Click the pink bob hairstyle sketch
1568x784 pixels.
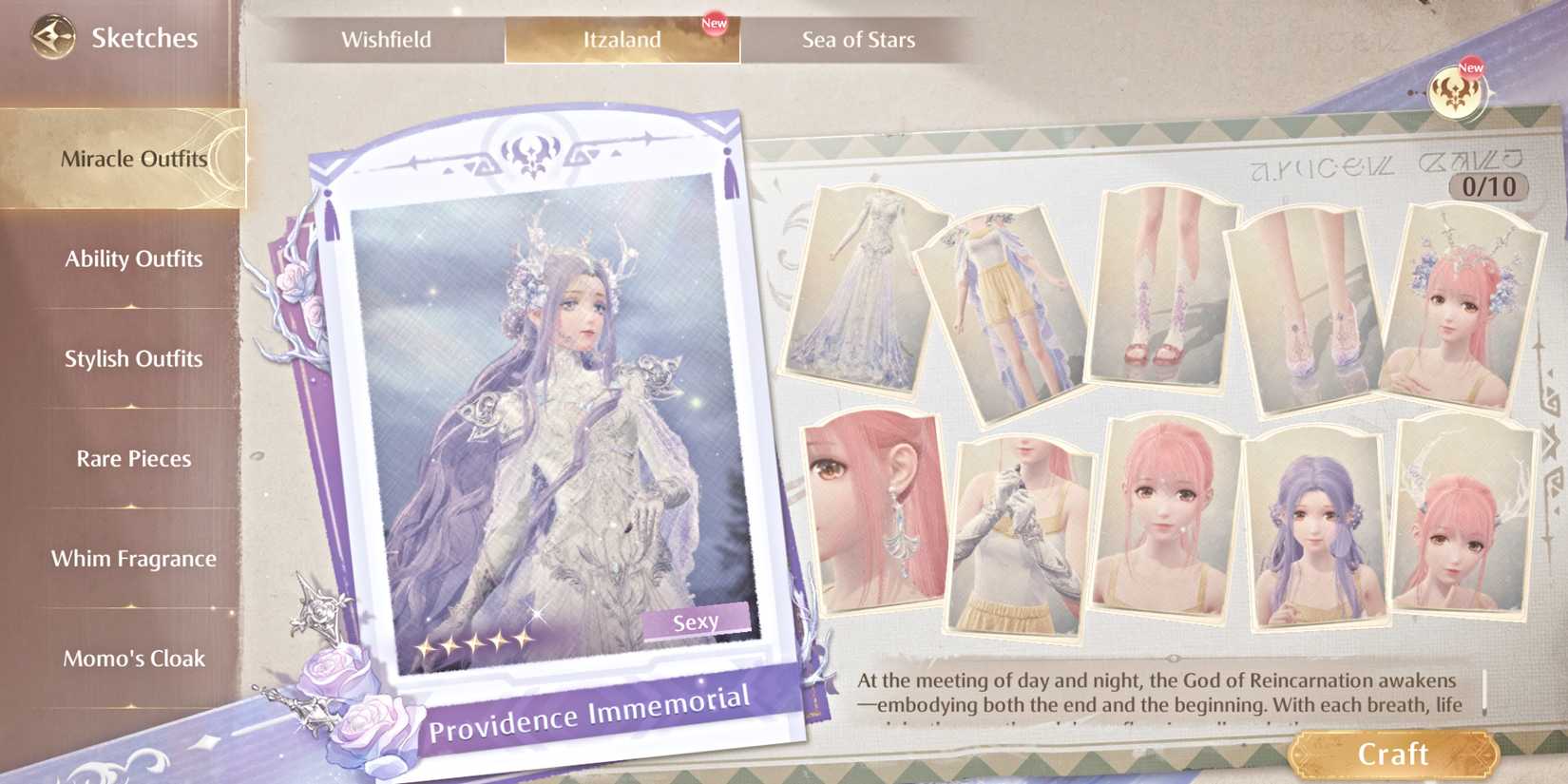click(x=1164, y=523)
